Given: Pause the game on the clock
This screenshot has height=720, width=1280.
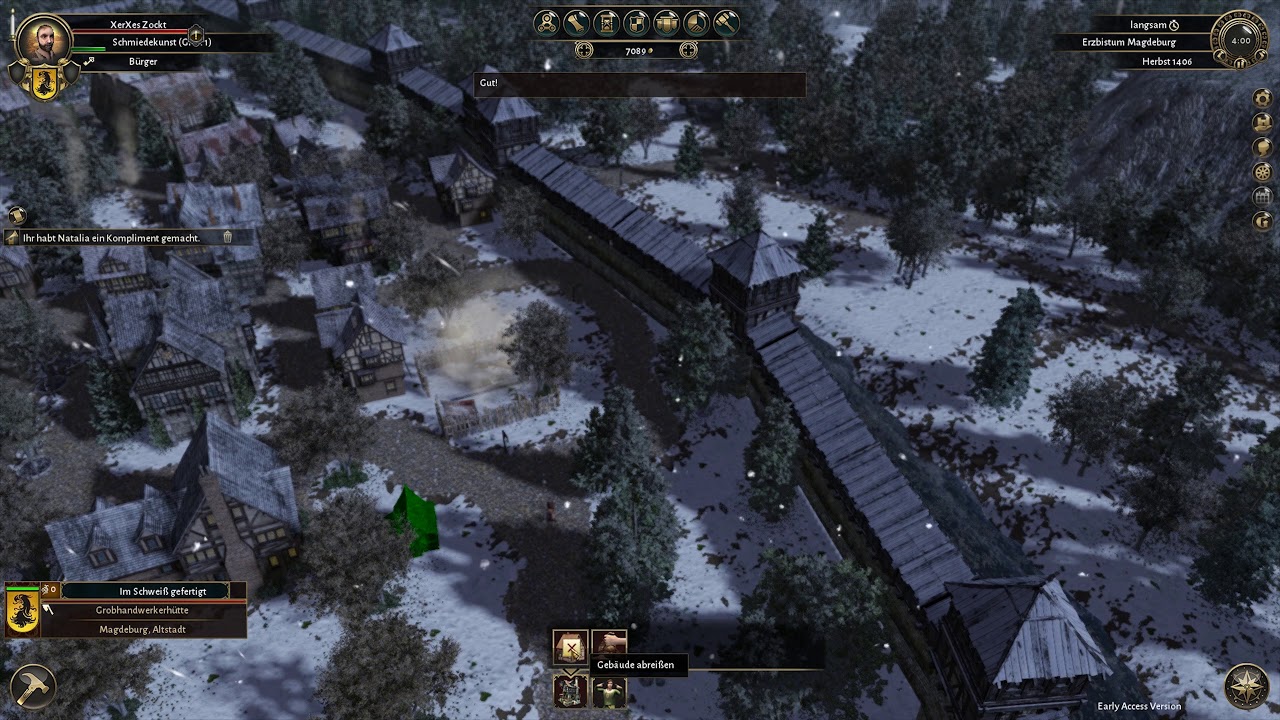Looking at the screenshot, I should (1240, 62).
